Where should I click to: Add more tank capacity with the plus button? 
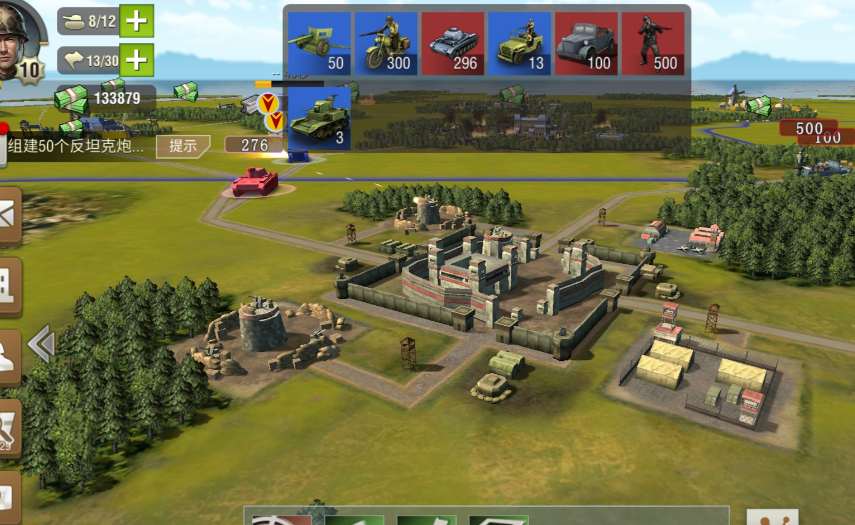coord(136,21)
